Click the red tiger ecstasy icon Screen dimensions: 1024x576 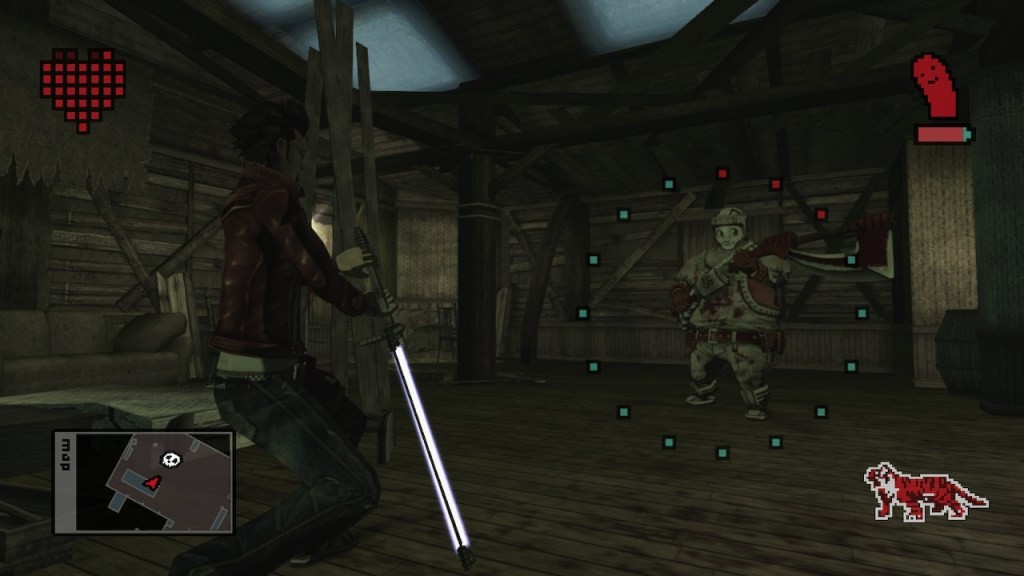(x=923, y=491)
